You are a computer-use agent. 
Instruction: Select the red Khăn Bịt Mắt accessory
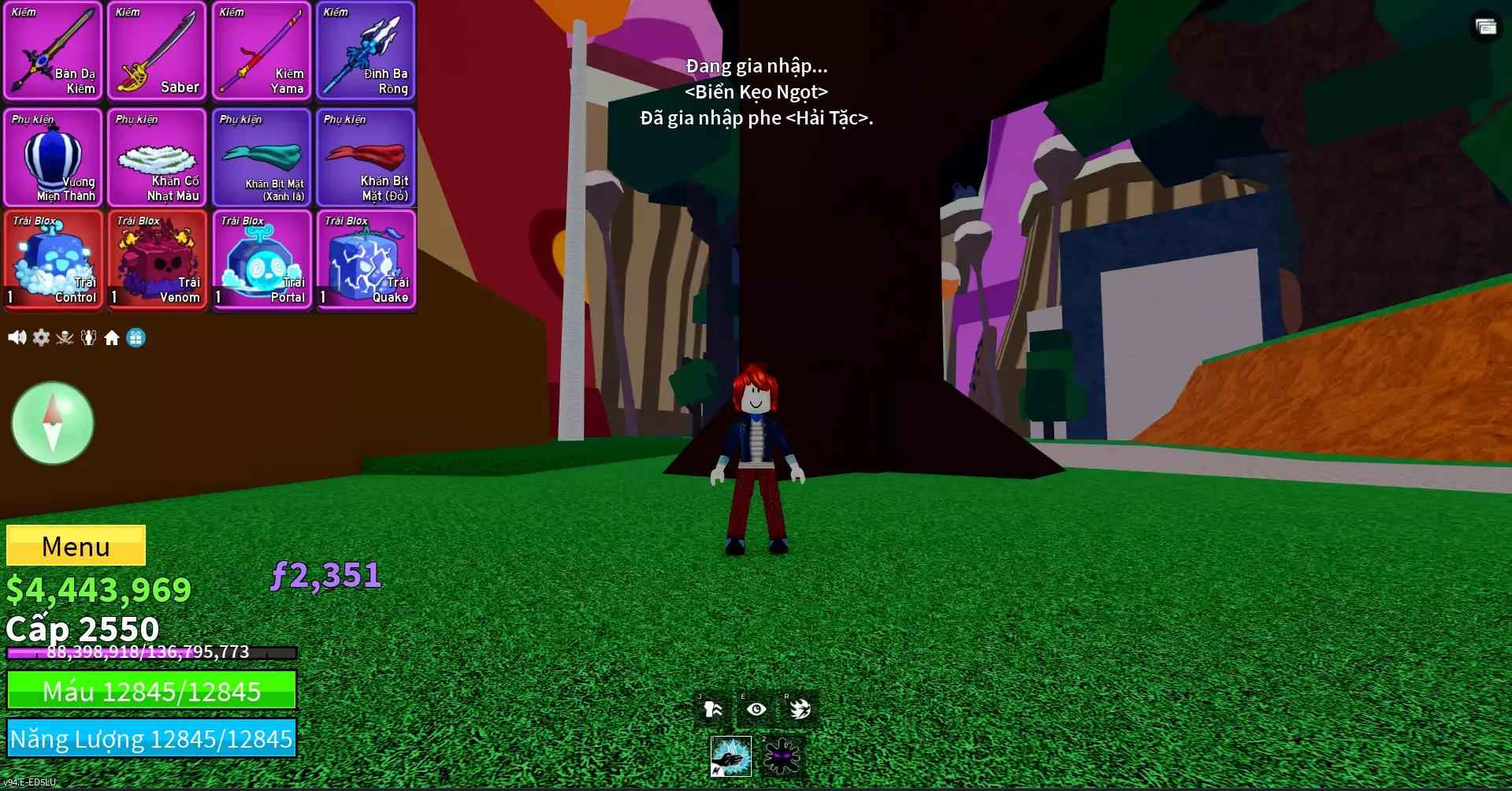click(x=365, y=158)
